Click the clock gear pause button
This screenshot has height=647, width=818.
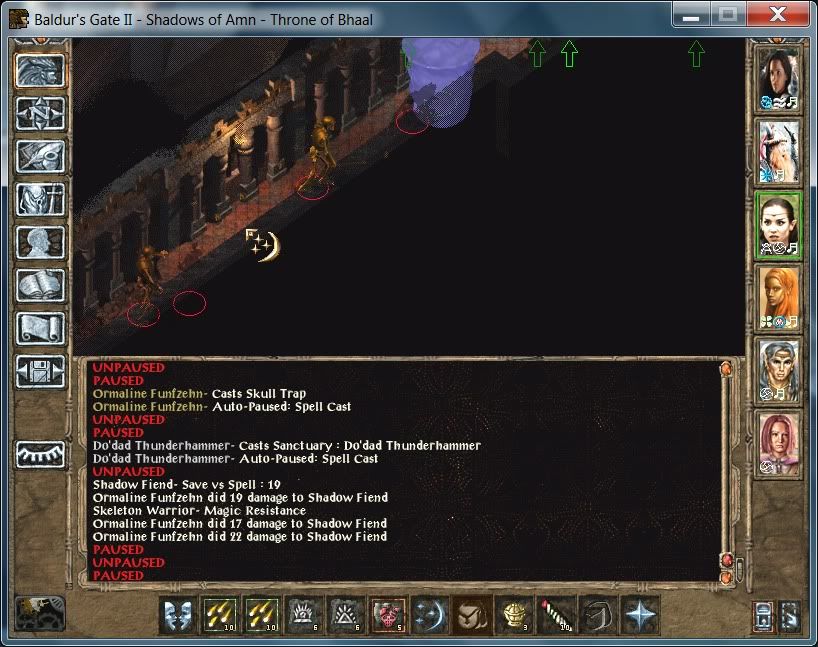pyautogui.click(x=40, y=613)
